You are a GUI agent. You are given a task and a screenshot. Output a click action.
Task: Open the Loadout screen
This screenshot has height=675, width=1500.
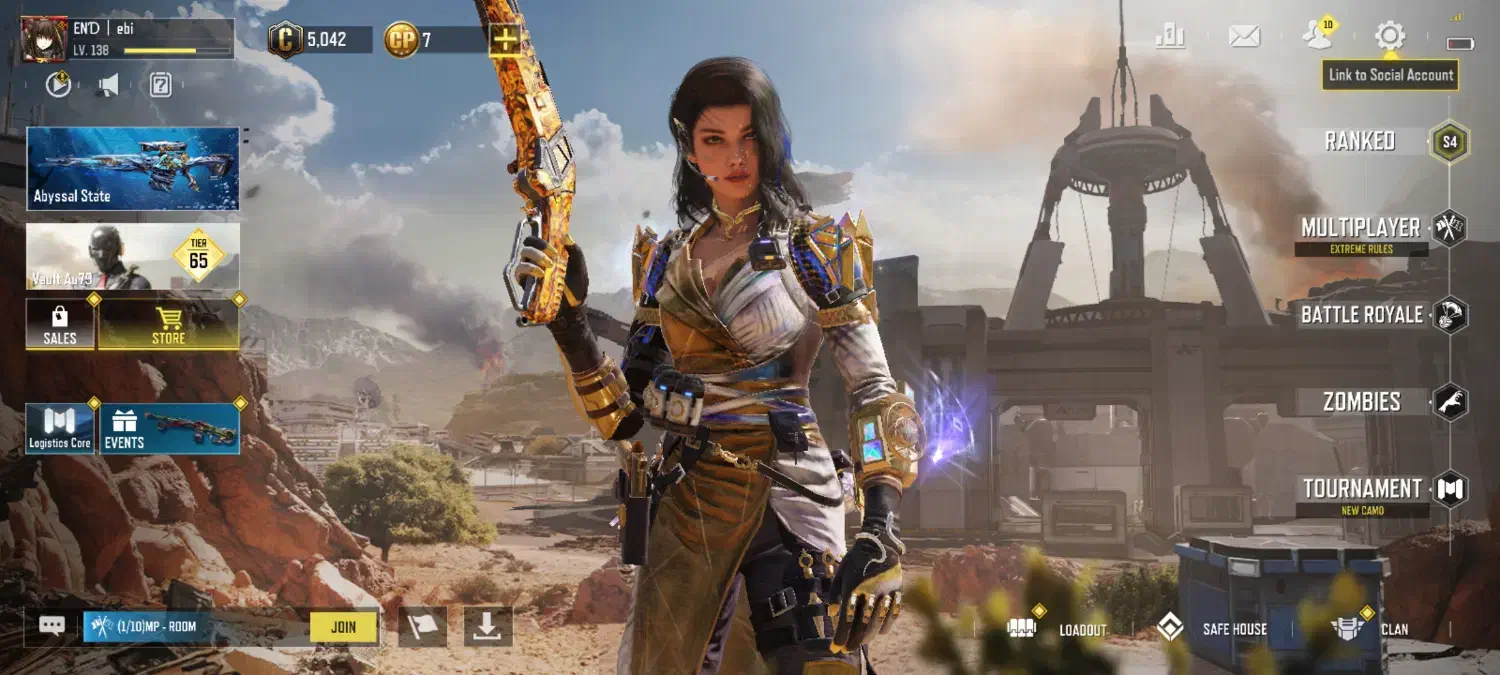coord(1060,629)
